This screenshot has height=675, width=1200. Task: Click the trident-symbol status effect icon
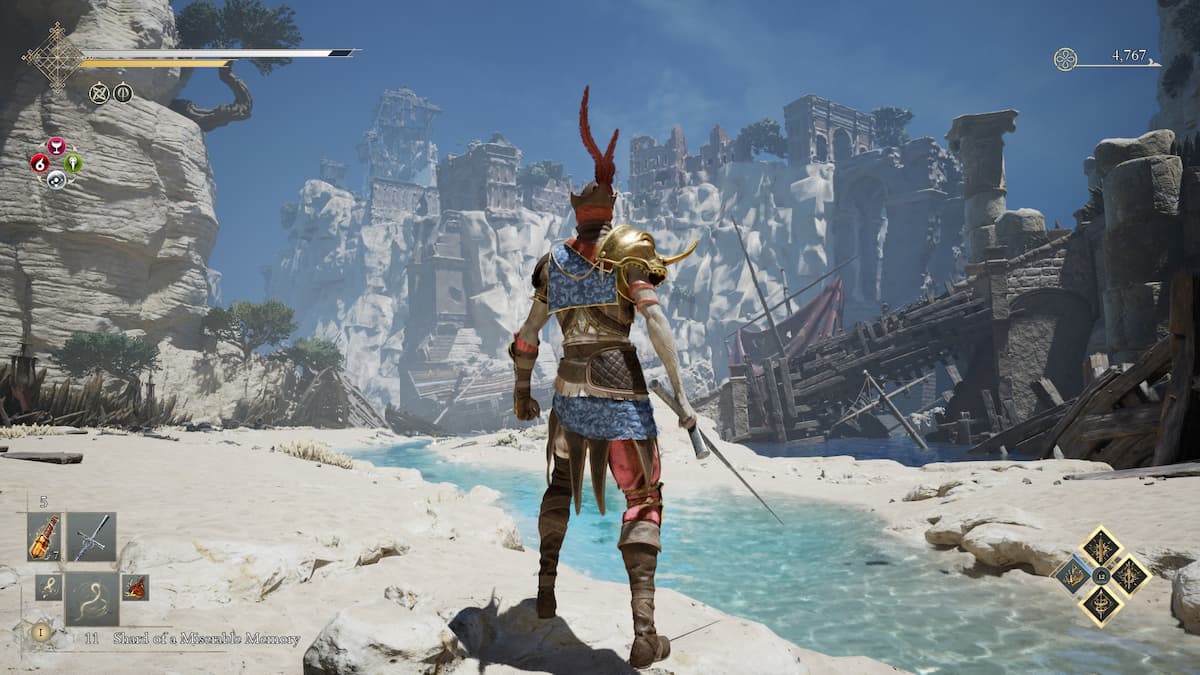(123, 93)
